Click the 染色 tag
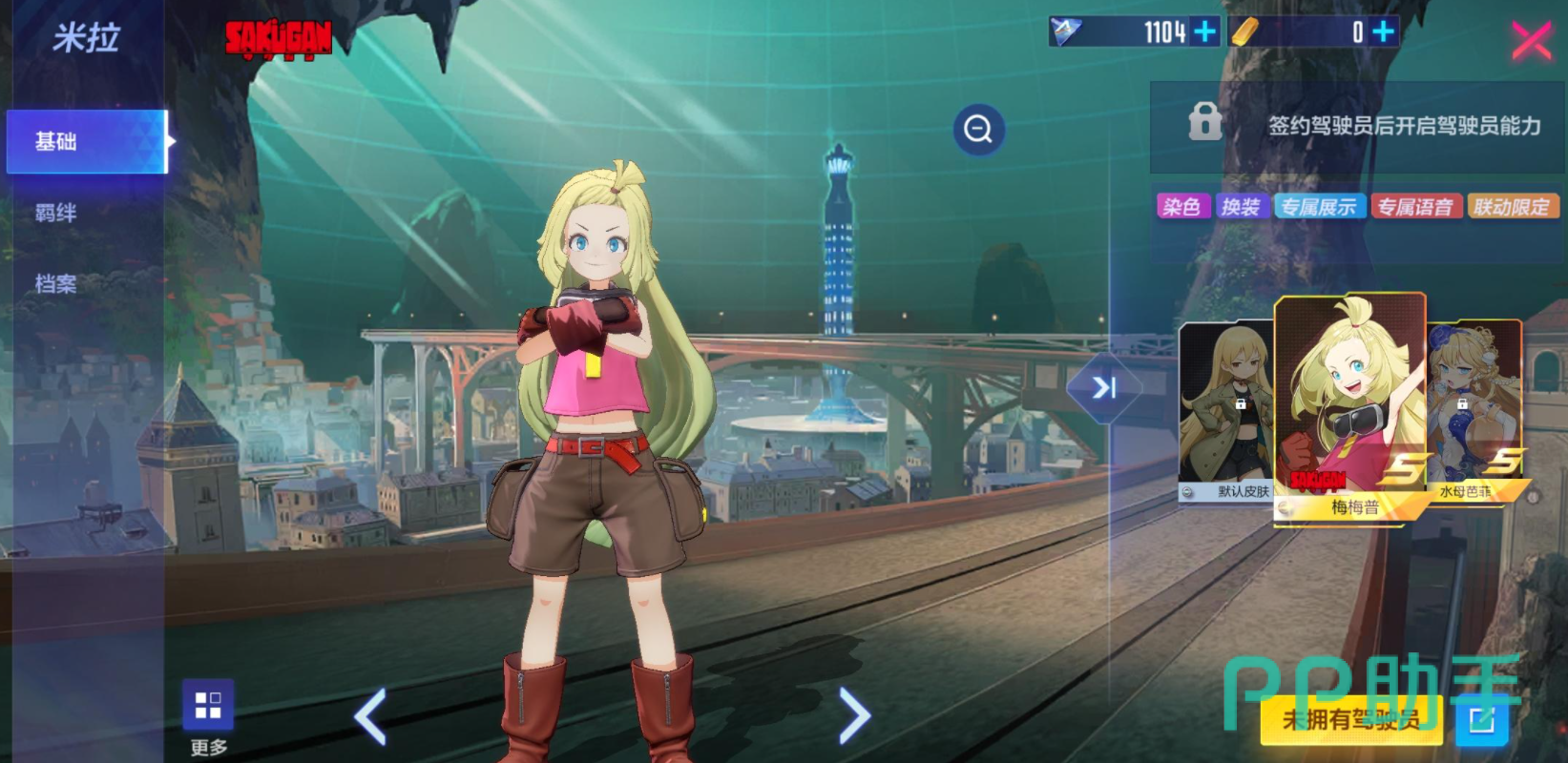The width and height of the screenshot is (1568, 763). click(x=1182, y=207)
